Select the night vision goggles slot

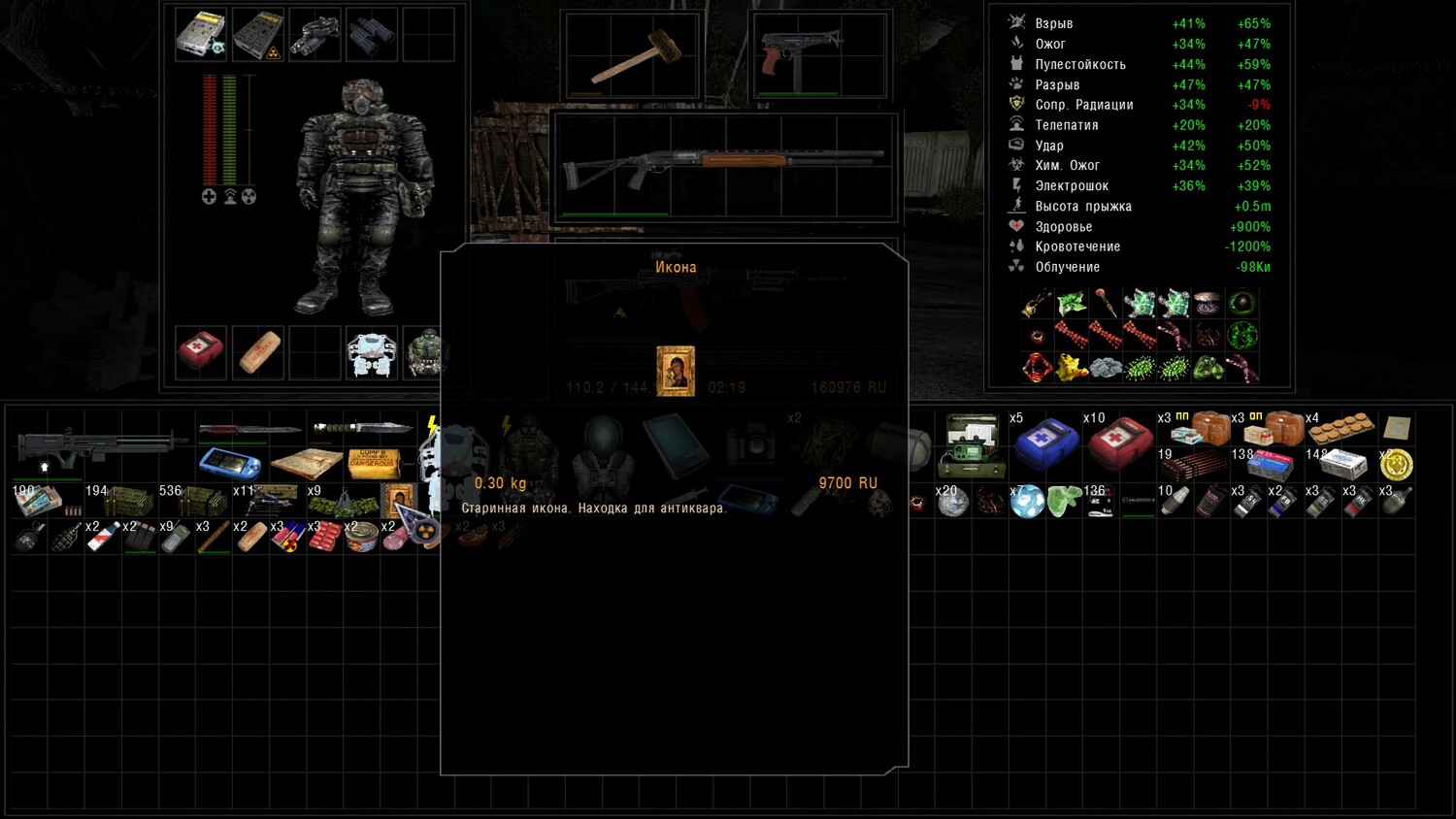pyautogui.click(x=314, y=35)
